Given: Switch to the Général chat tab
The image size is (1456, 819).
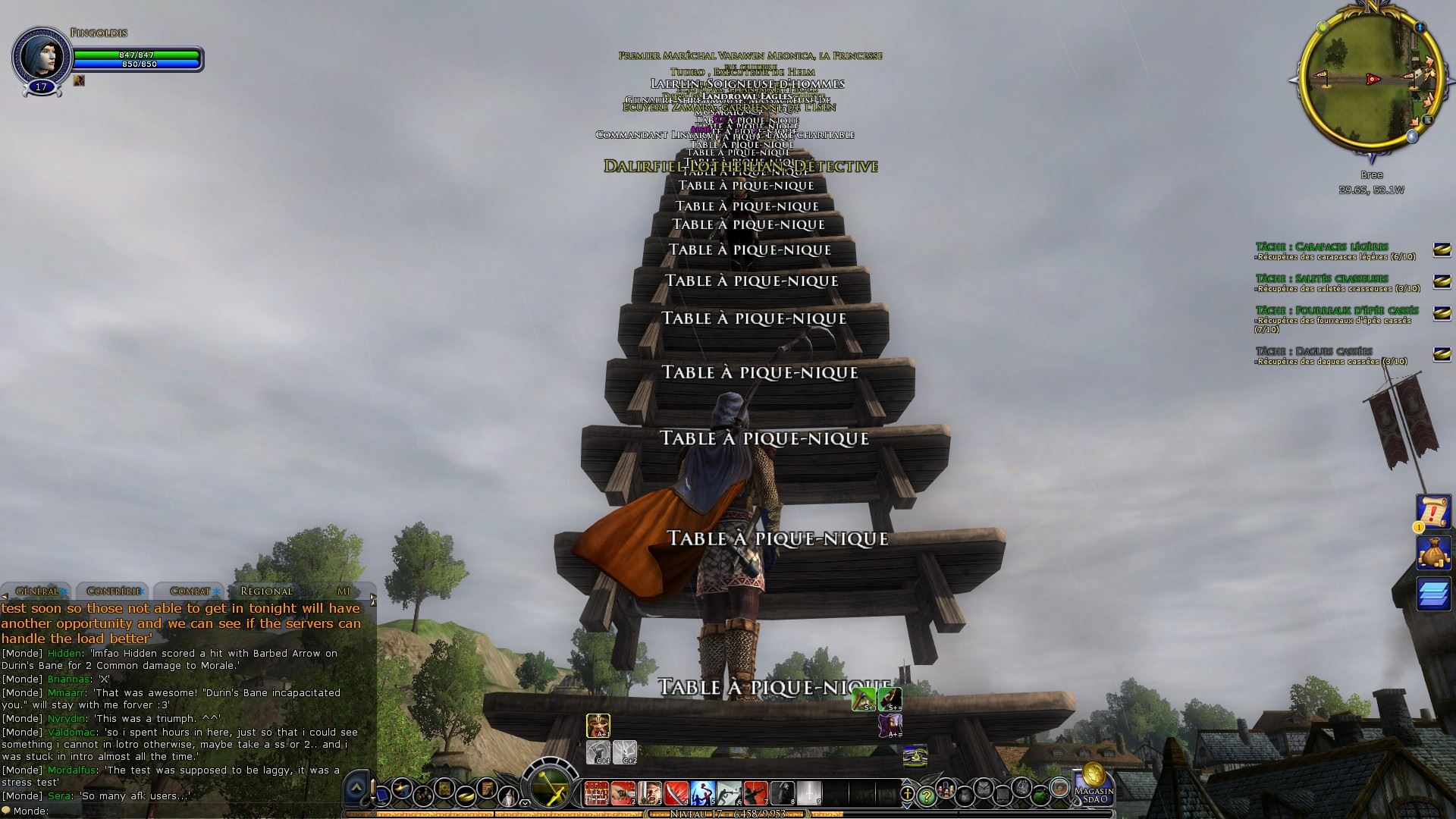Looking at the screenshot, I should (x=36, y=591).
